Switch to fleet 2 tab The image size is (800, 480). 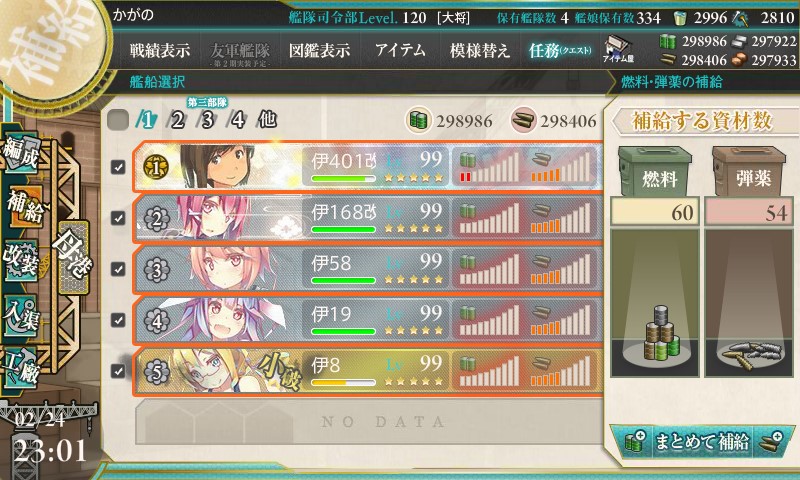point(178,120)
